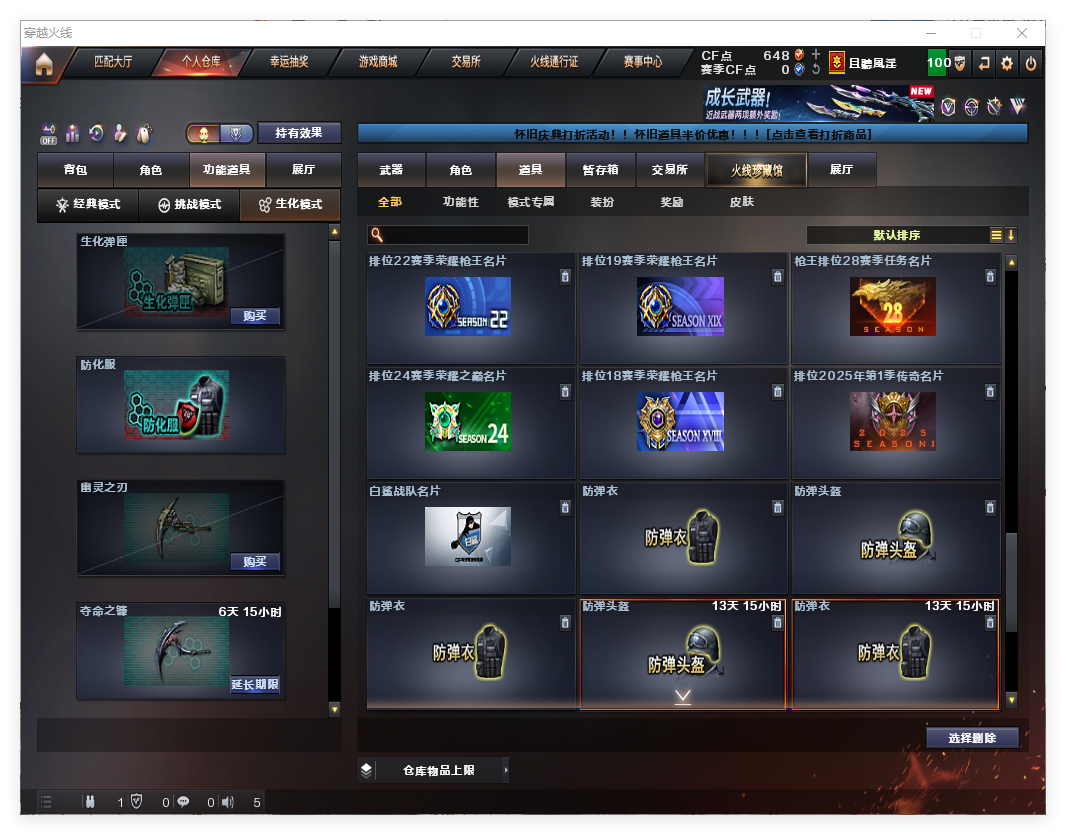This screenshot has height=835, width=1066.
Task: Open the 幸运抽奖 lucky draw page
Action: [x=289, y=62]
